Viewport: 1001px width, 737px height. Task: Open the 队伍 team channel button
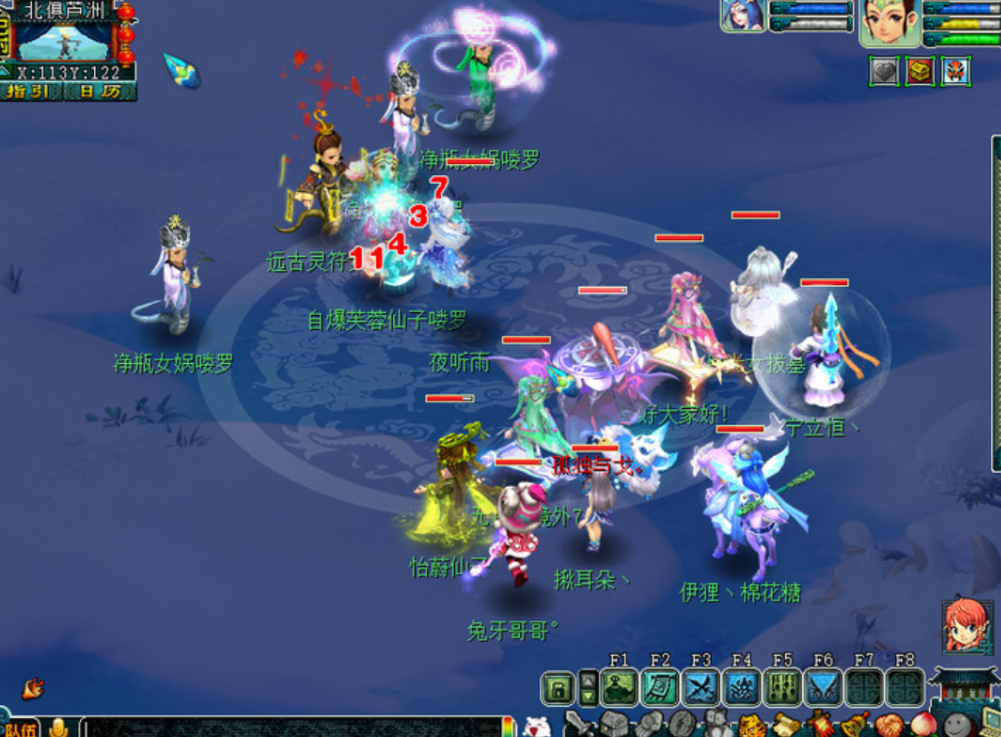(20, 728)
